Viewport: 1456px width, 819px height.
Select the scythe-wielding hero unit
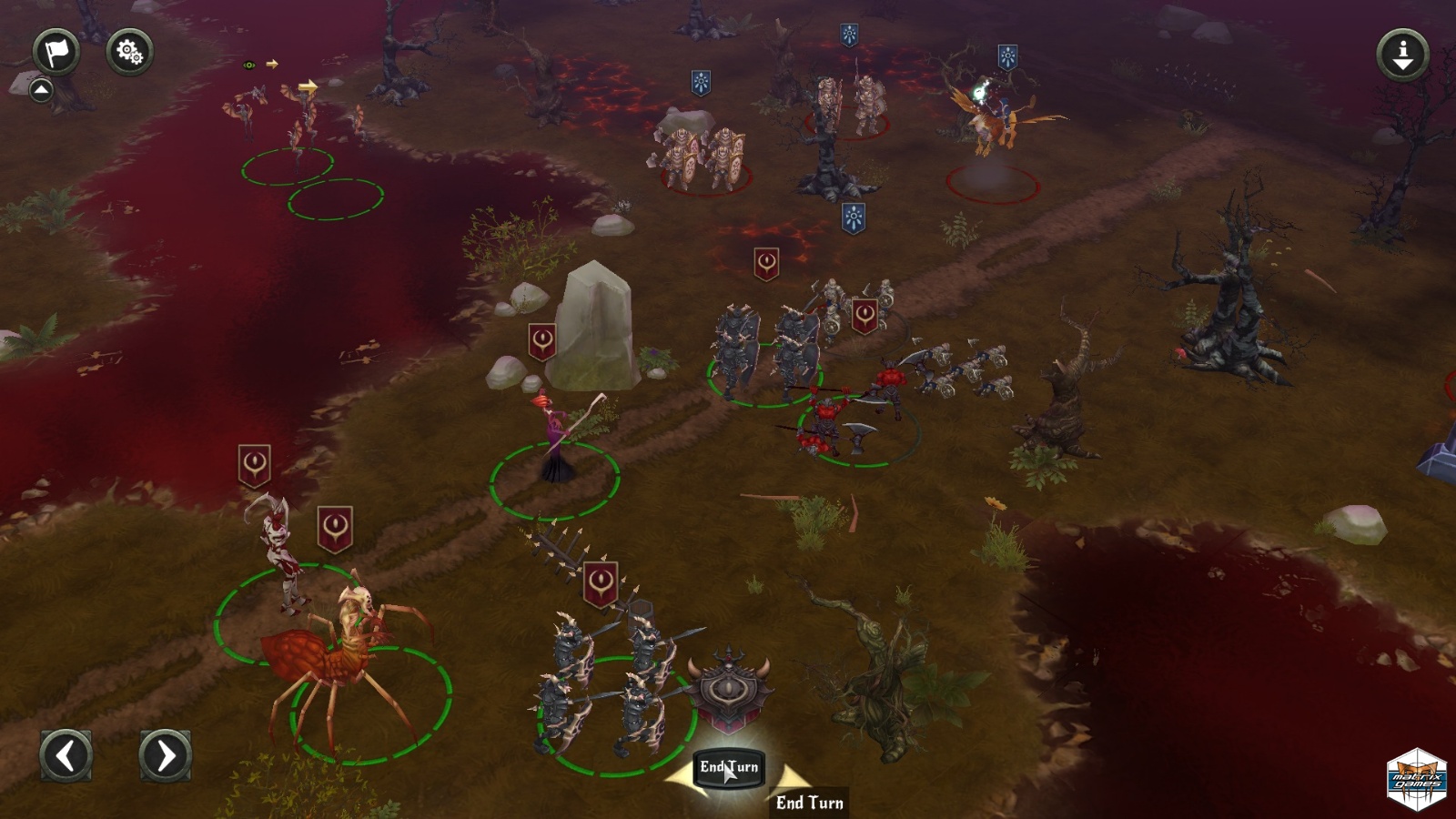[x=557, y=440]
